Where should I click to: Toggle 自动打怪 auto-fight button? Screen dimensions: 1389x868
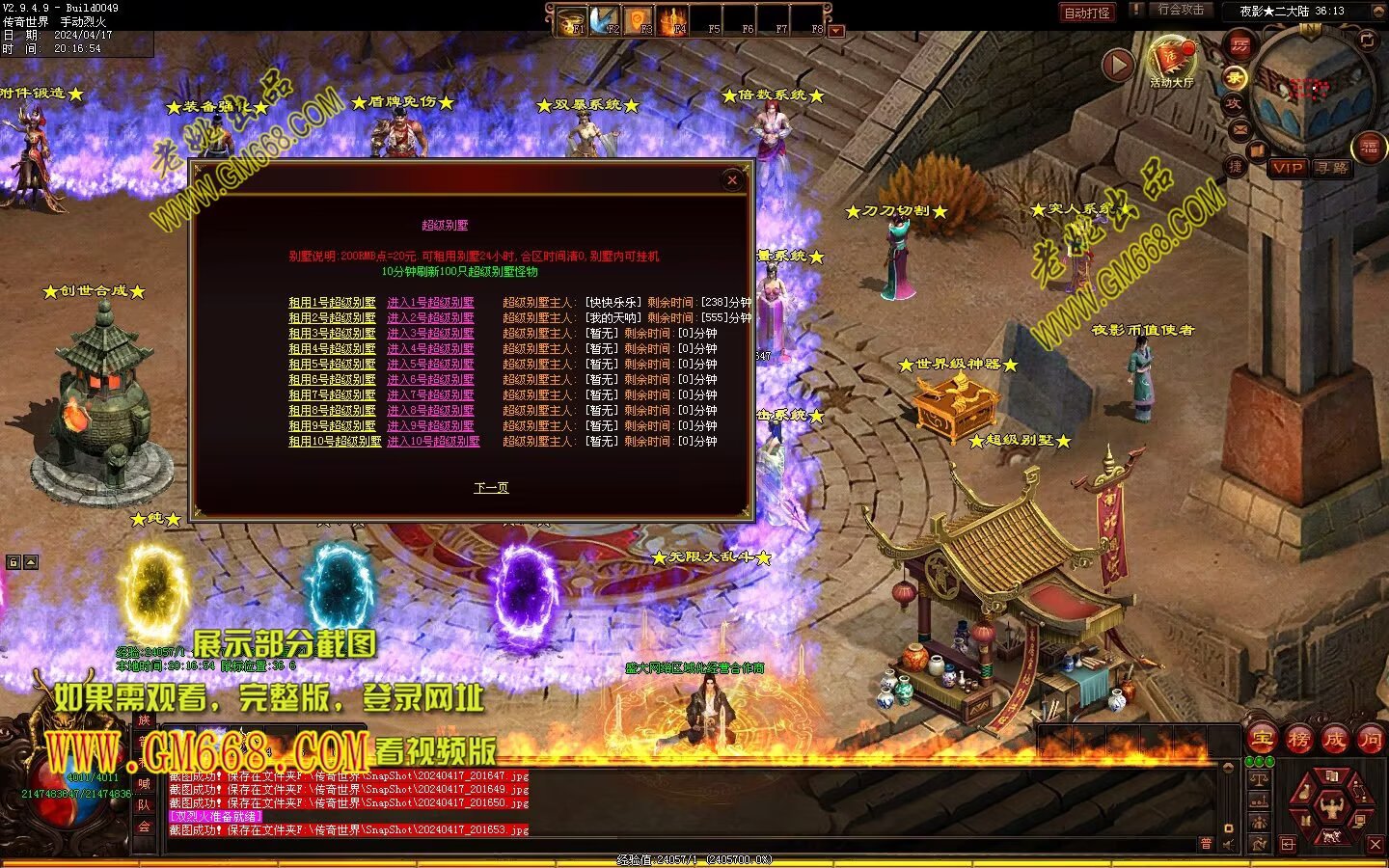pos(1087,13)
